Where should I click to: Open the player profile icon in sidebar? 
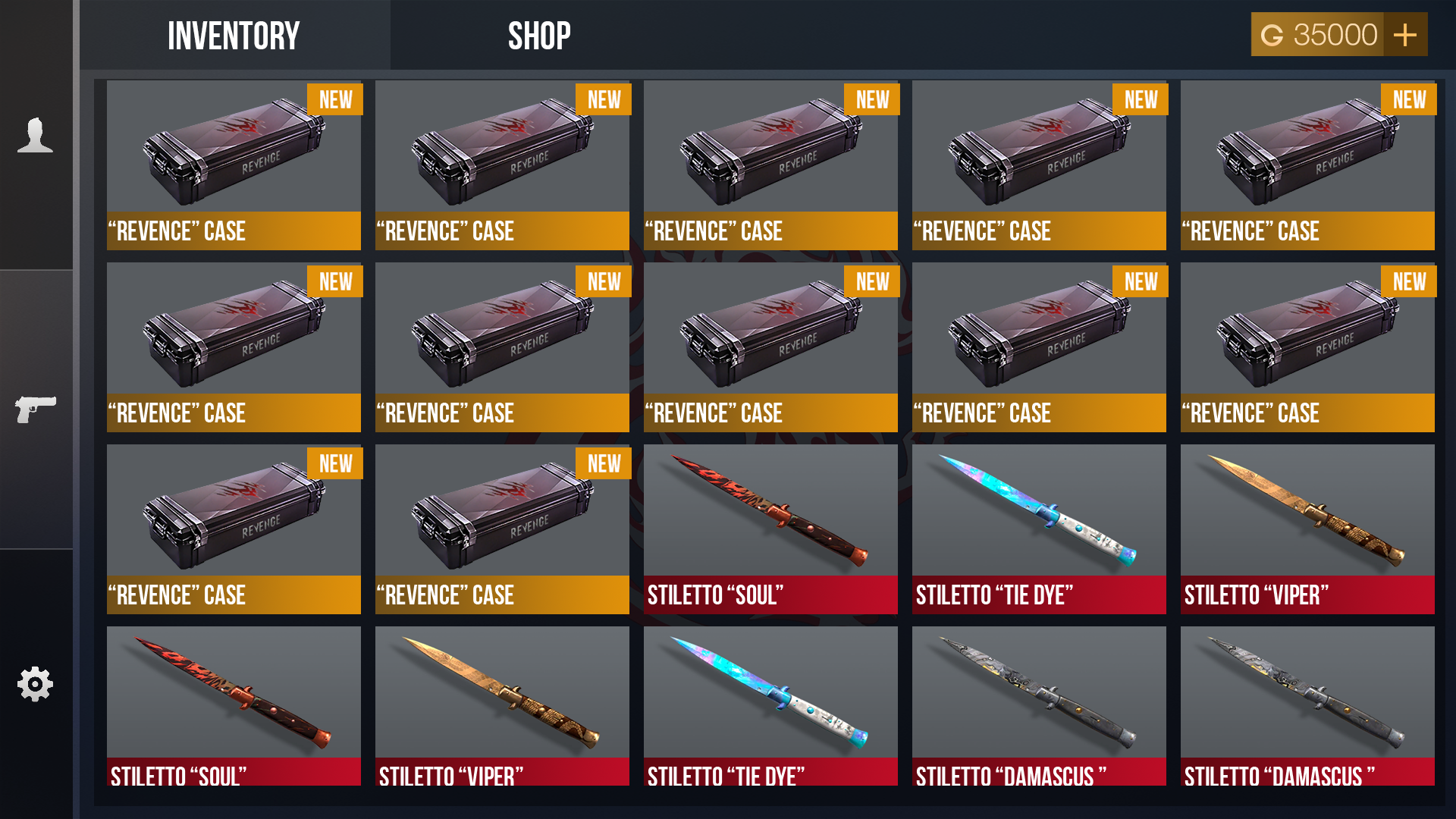(x=36, y=136)
